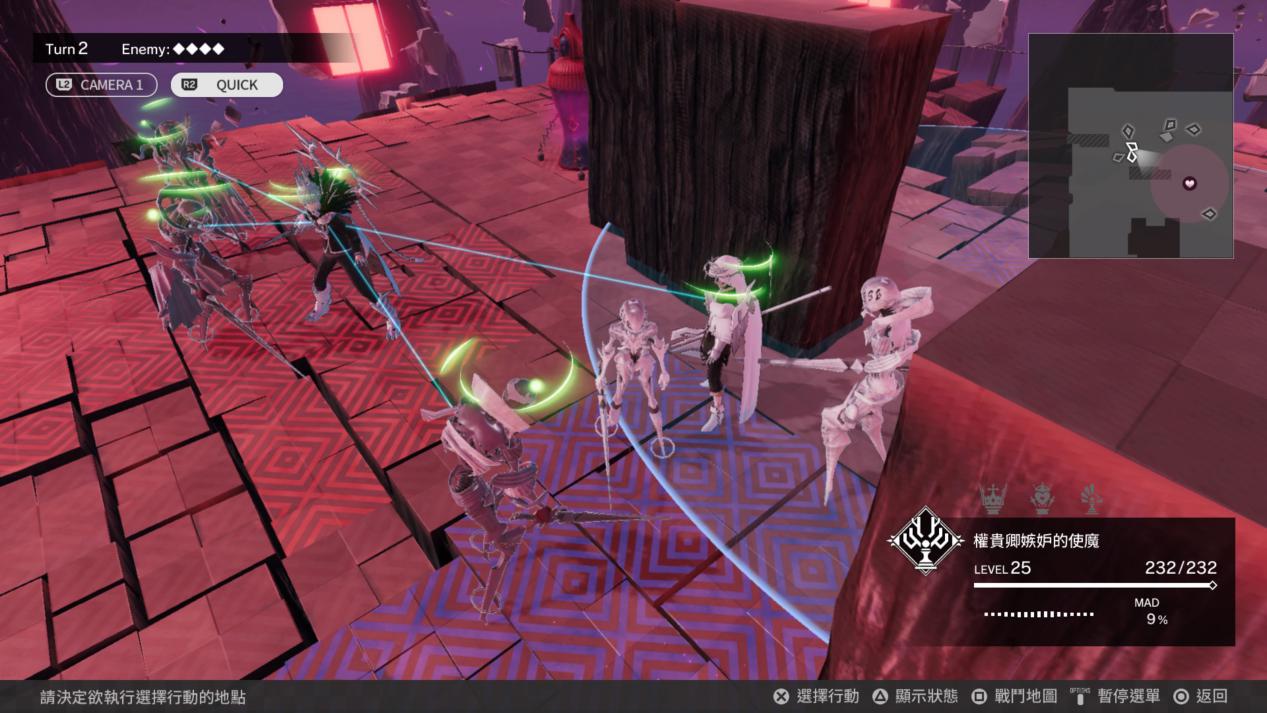The height and width of the screenshot is (713, 1267).
Task: Open the battle minimap
Action: [1130, 146]
